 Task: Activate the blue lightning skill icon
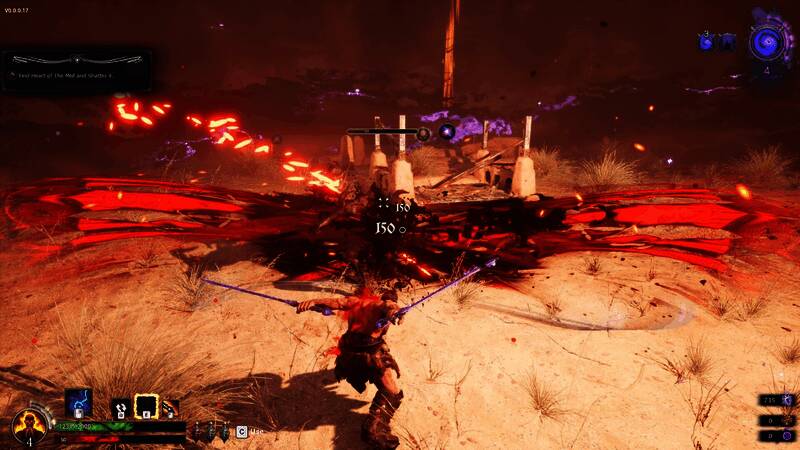coord(78,402)
